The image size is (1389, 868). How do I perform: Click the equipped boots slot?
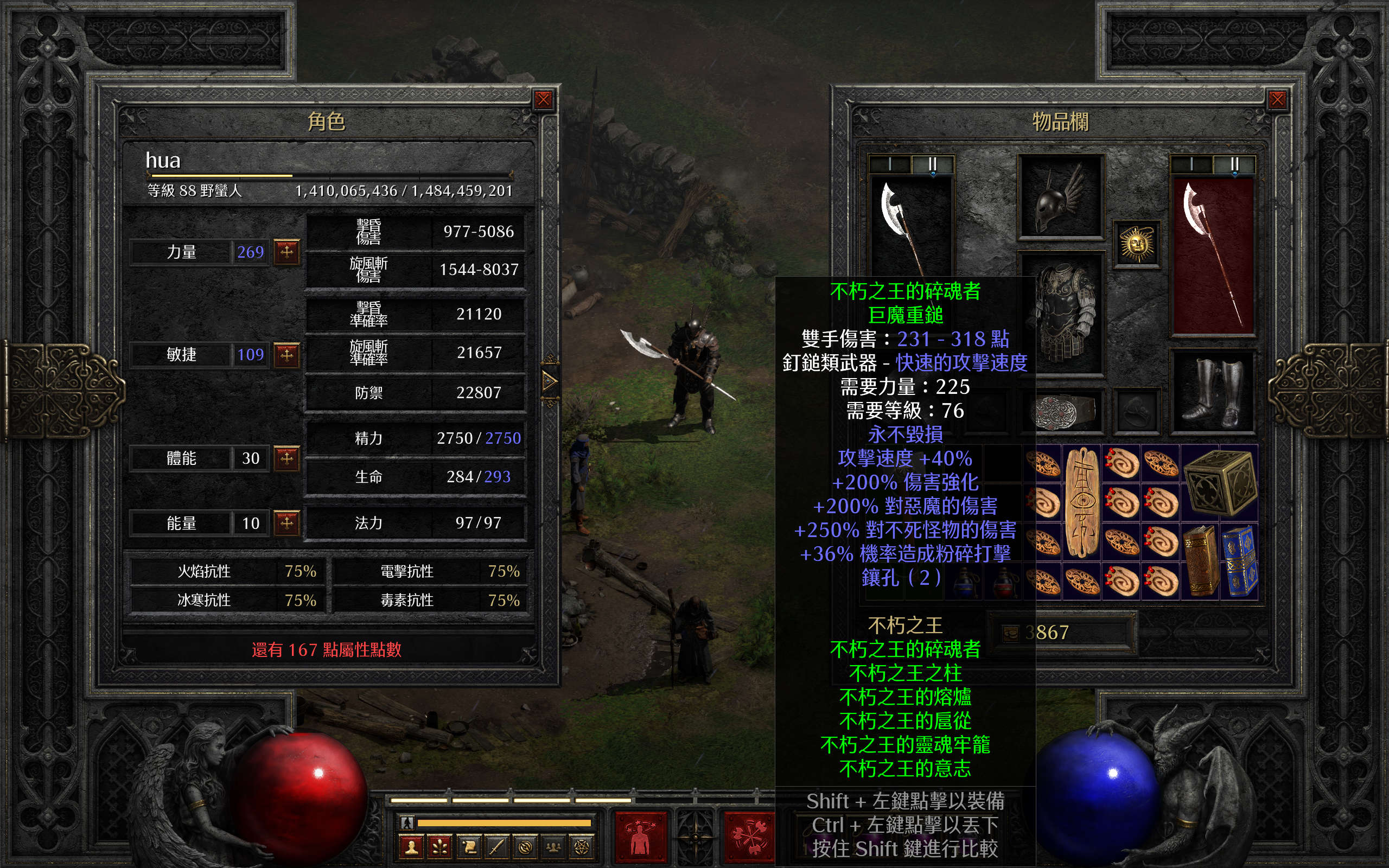pyautogui.click(x=1213, y=392)
